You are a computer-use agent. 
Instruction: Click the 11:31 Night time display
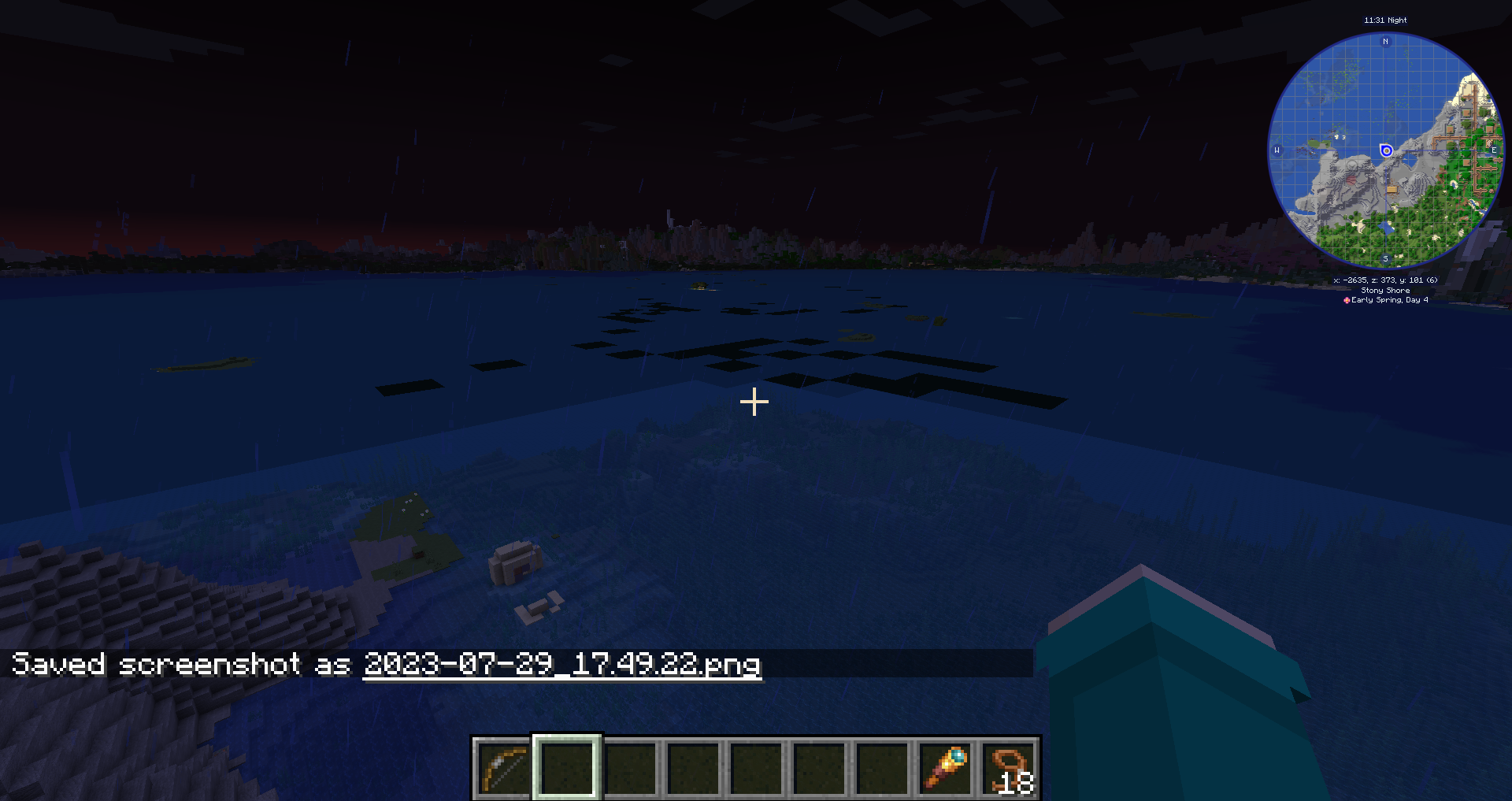click(x=1384, y=20)
